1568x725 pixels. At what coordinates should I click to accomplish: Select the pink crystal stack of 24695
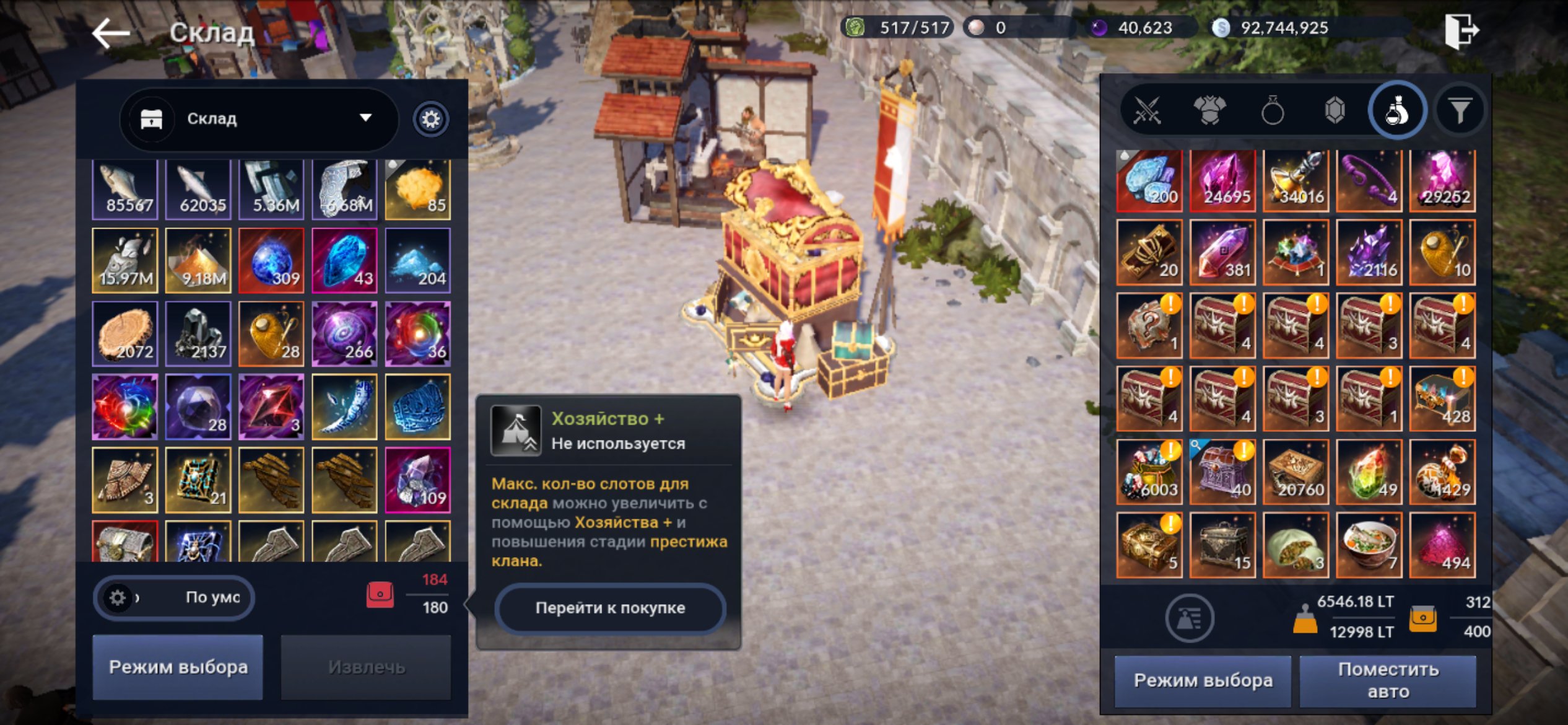[1222, 181]
